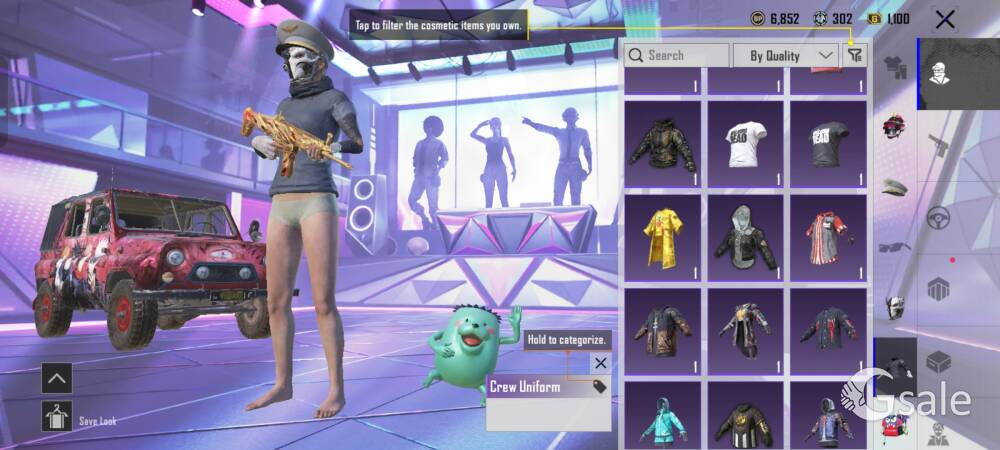The image size is (1000, 450).
Task: Click the Crew Uniform tag icon
Action: tap(600, 386)
